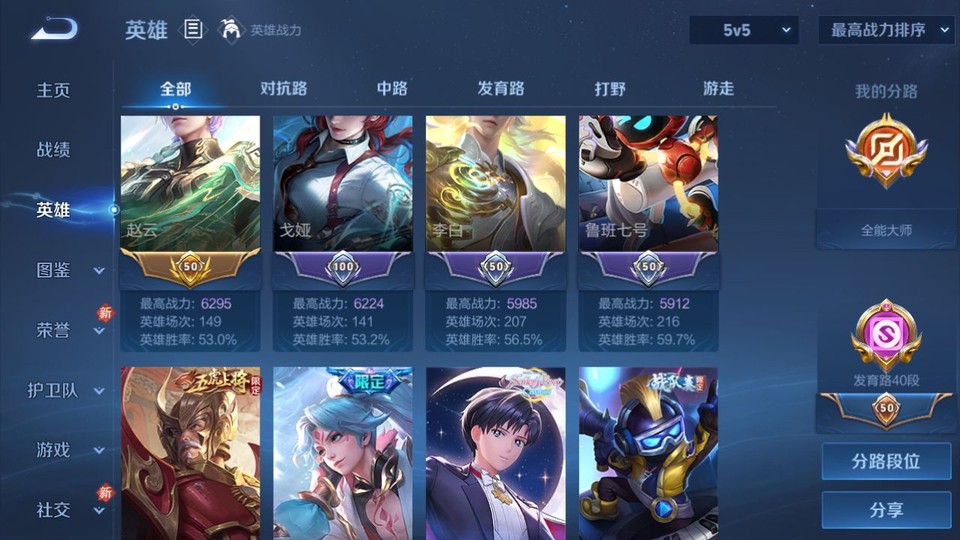Open the 主页 menu entry
The height and width of the screenshot is (540, 960).
54,90
